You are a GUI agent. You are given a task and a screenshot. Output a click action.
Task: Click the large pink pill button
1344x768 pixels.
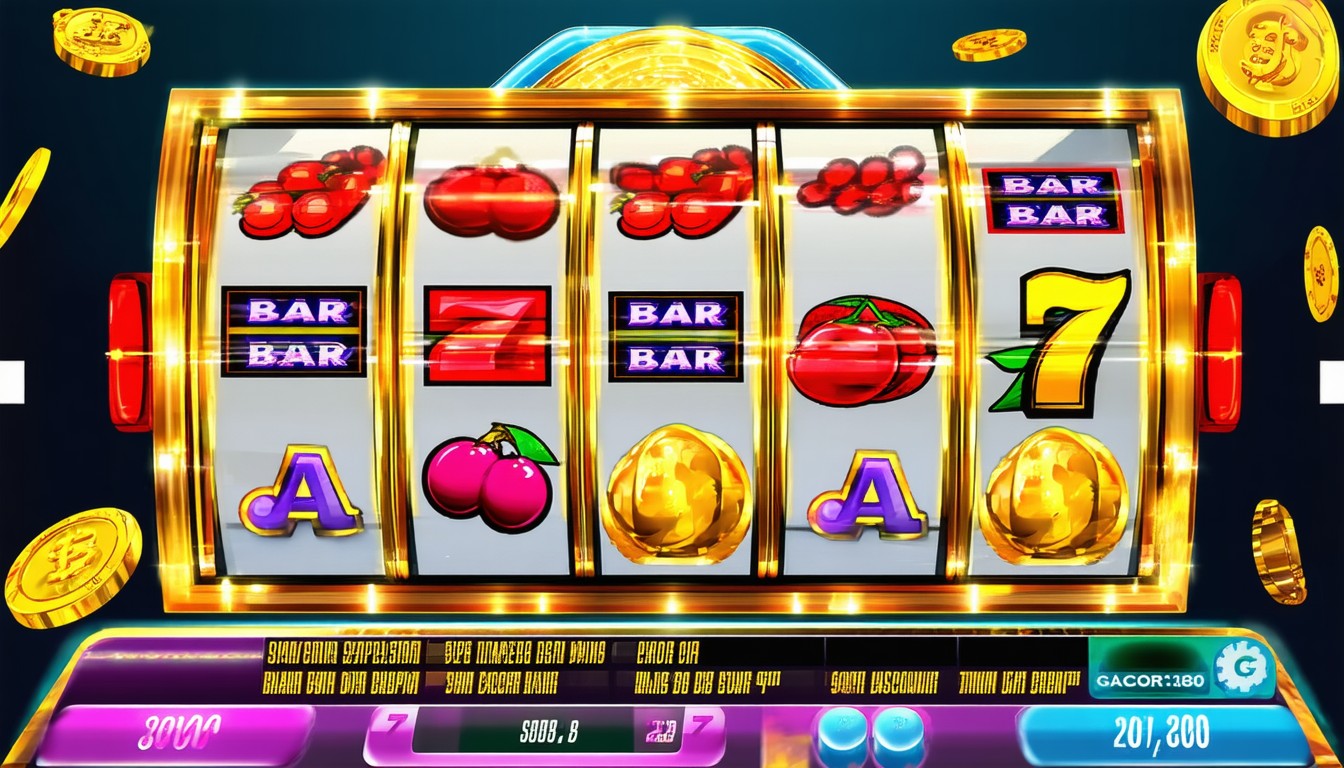(x=175, y=733)
